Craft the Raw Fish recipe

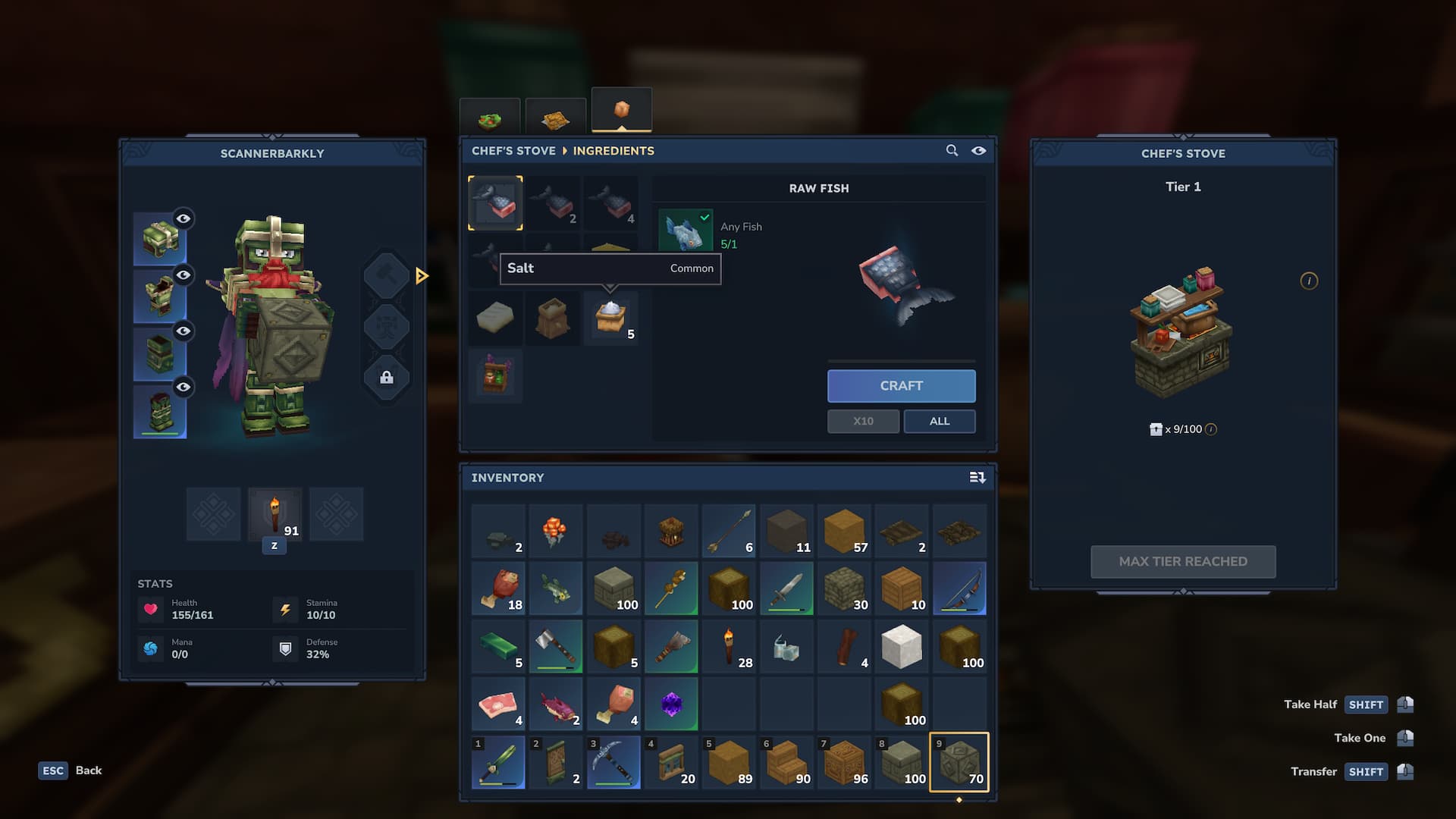click(x=901, y=386)
